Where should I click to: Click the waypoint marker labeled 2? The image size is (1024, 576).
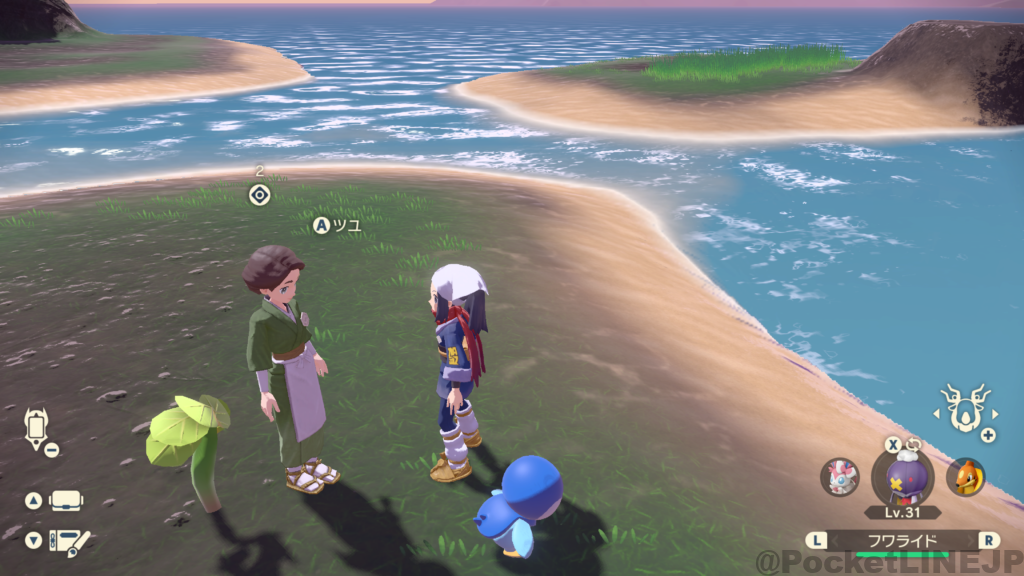pyautogui.click(x=259, y=194)
